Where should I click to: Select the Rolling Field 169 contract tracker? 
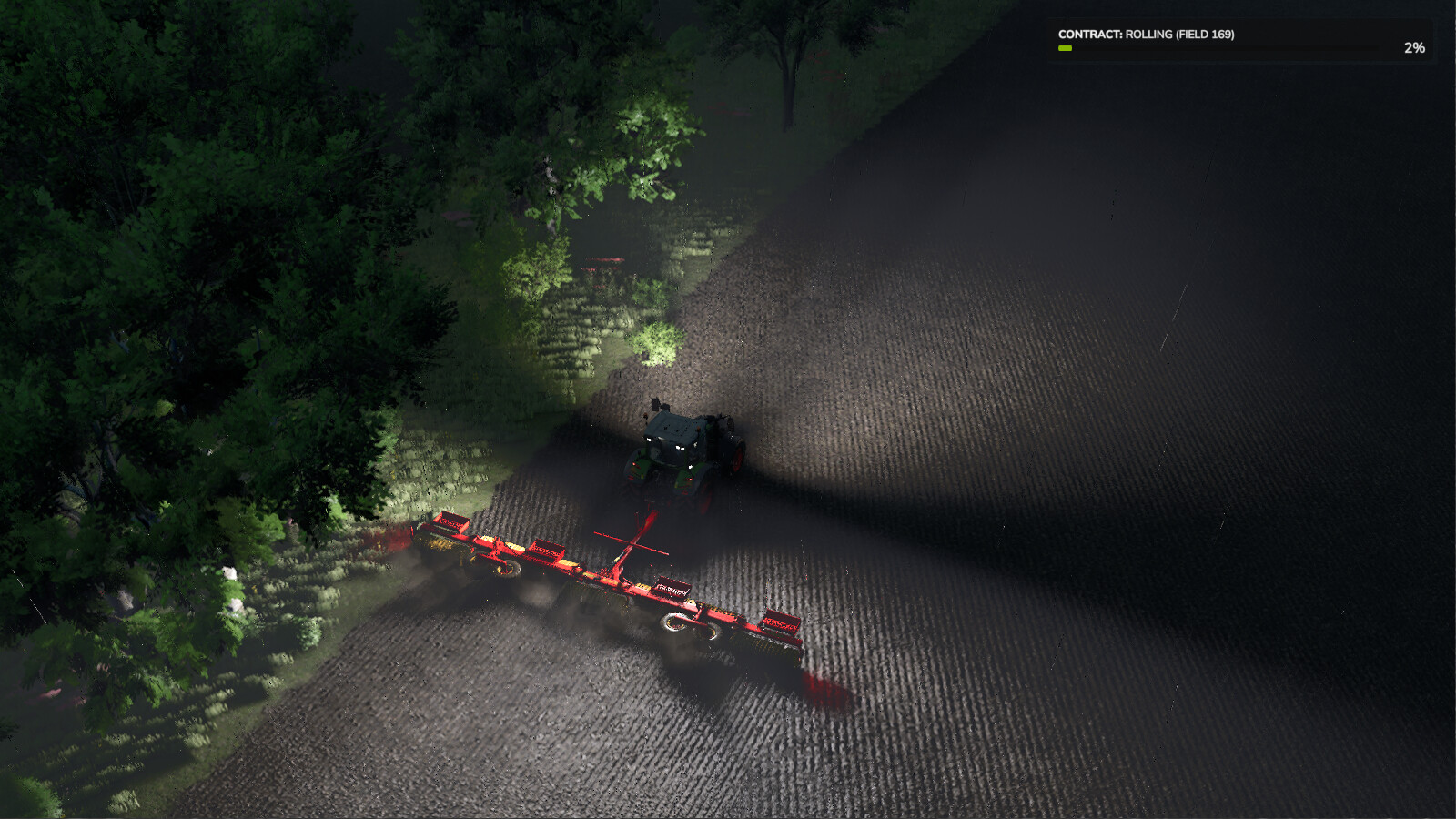(x=1238, y=41)
